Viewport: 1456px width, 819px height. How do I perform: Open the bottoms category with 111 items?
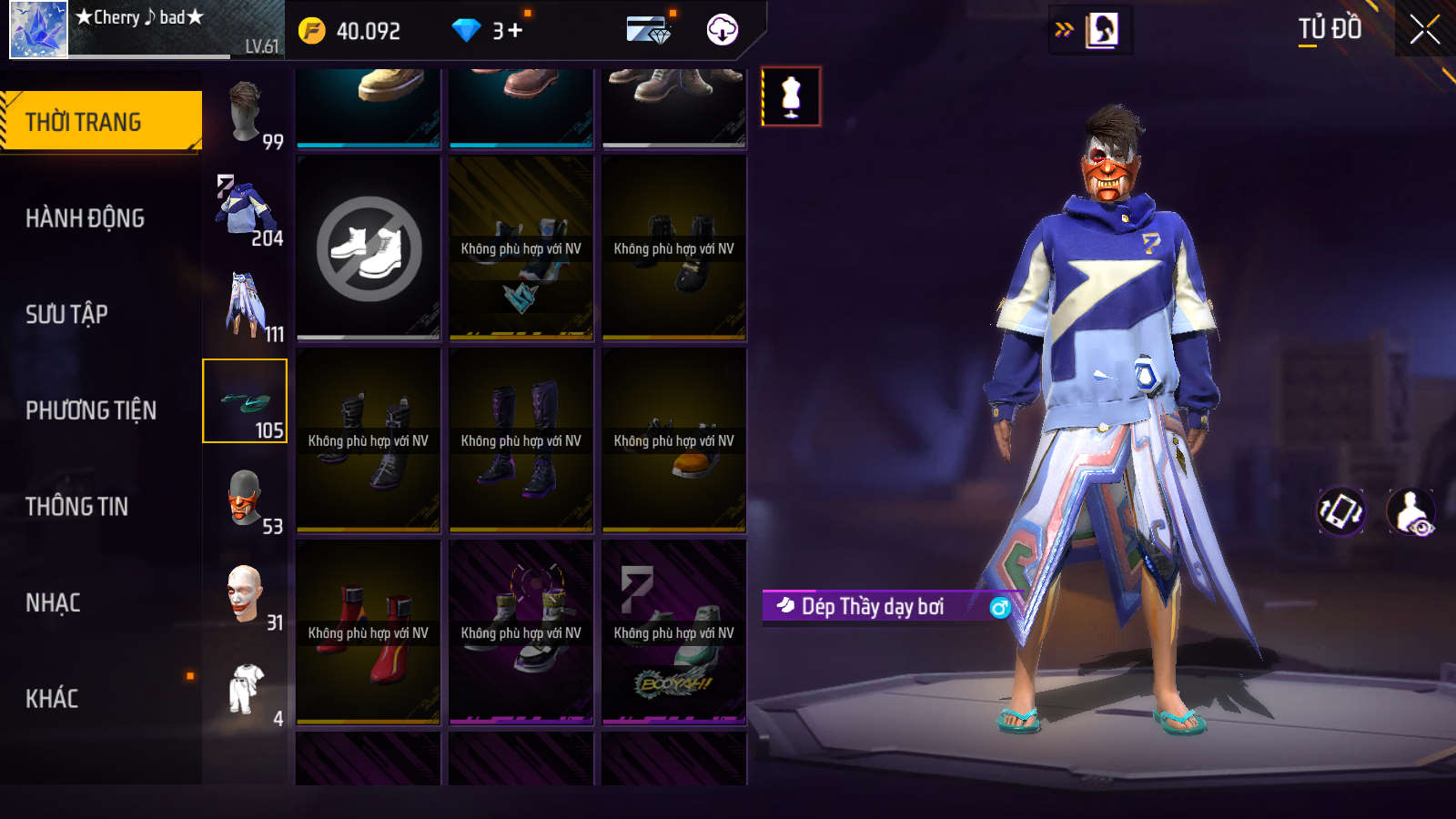pyautogui.click(x=246, y=307)
